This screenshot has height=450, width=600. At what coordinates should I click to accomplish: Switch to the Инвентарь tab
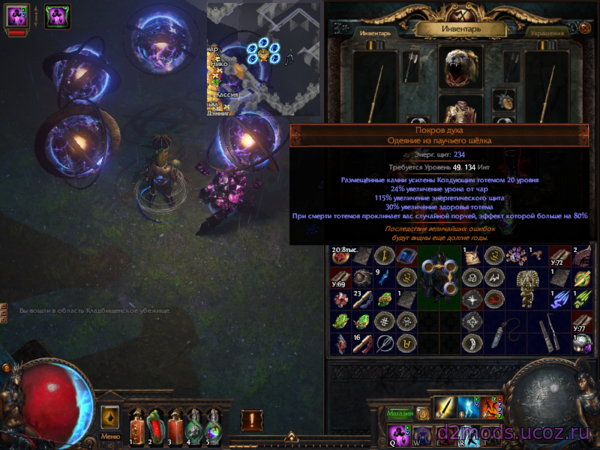tap(357, 30)
